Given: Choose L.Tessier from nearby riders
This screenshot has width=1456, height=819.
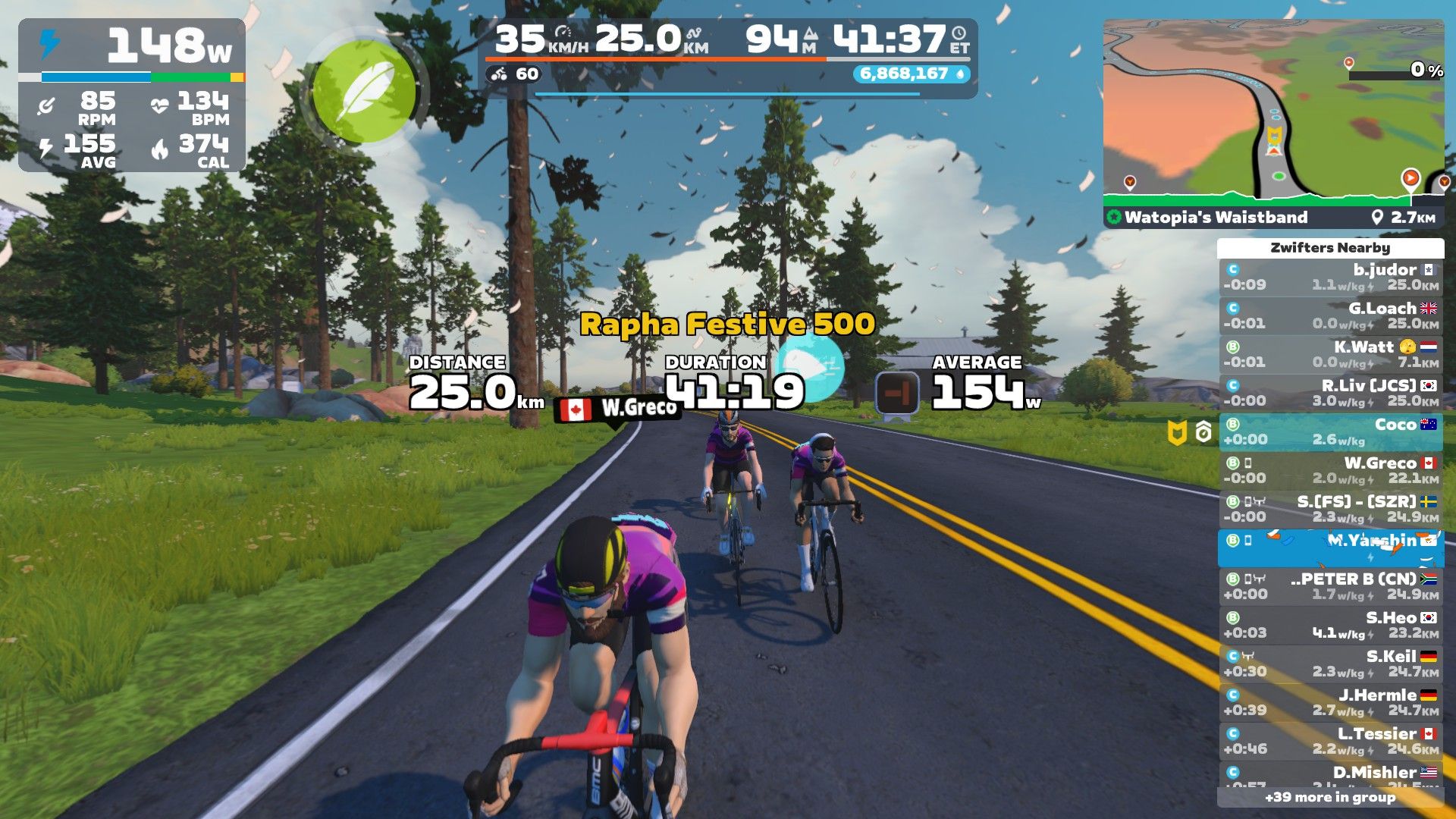Looking at the screenshot, I should coord(1331,742).
